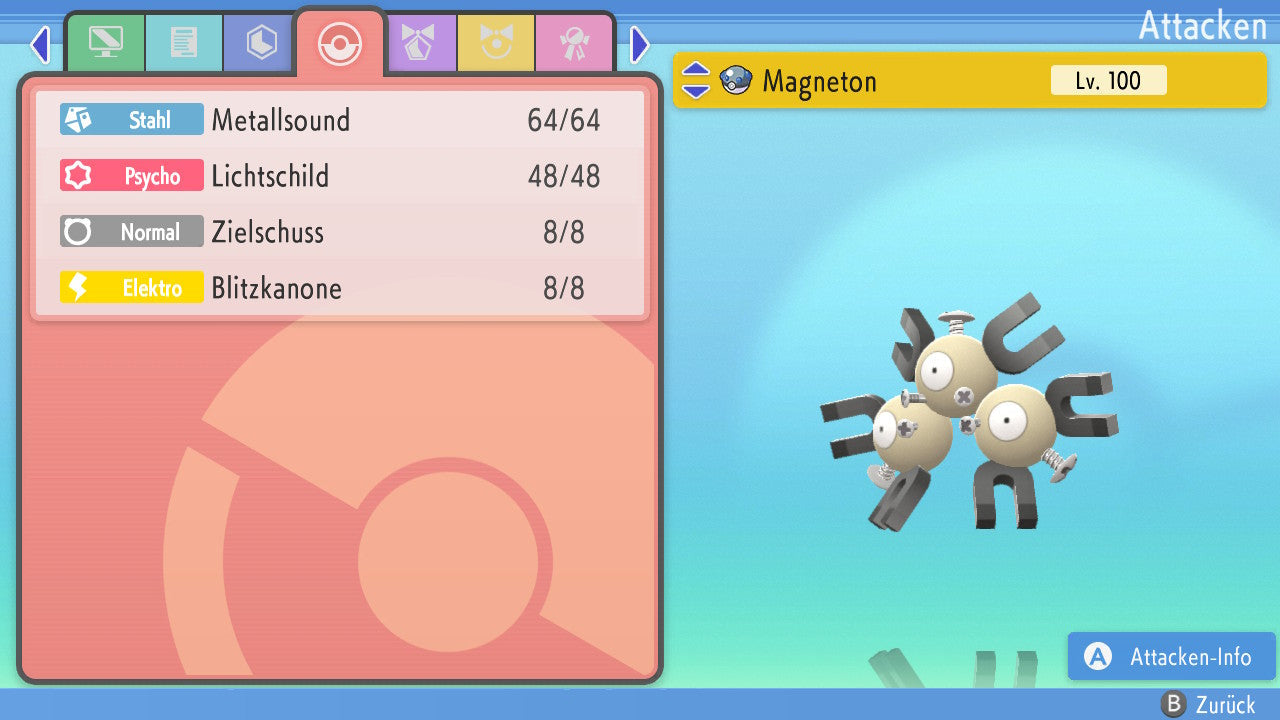Switch to the yellow contest condition tab

496,42
